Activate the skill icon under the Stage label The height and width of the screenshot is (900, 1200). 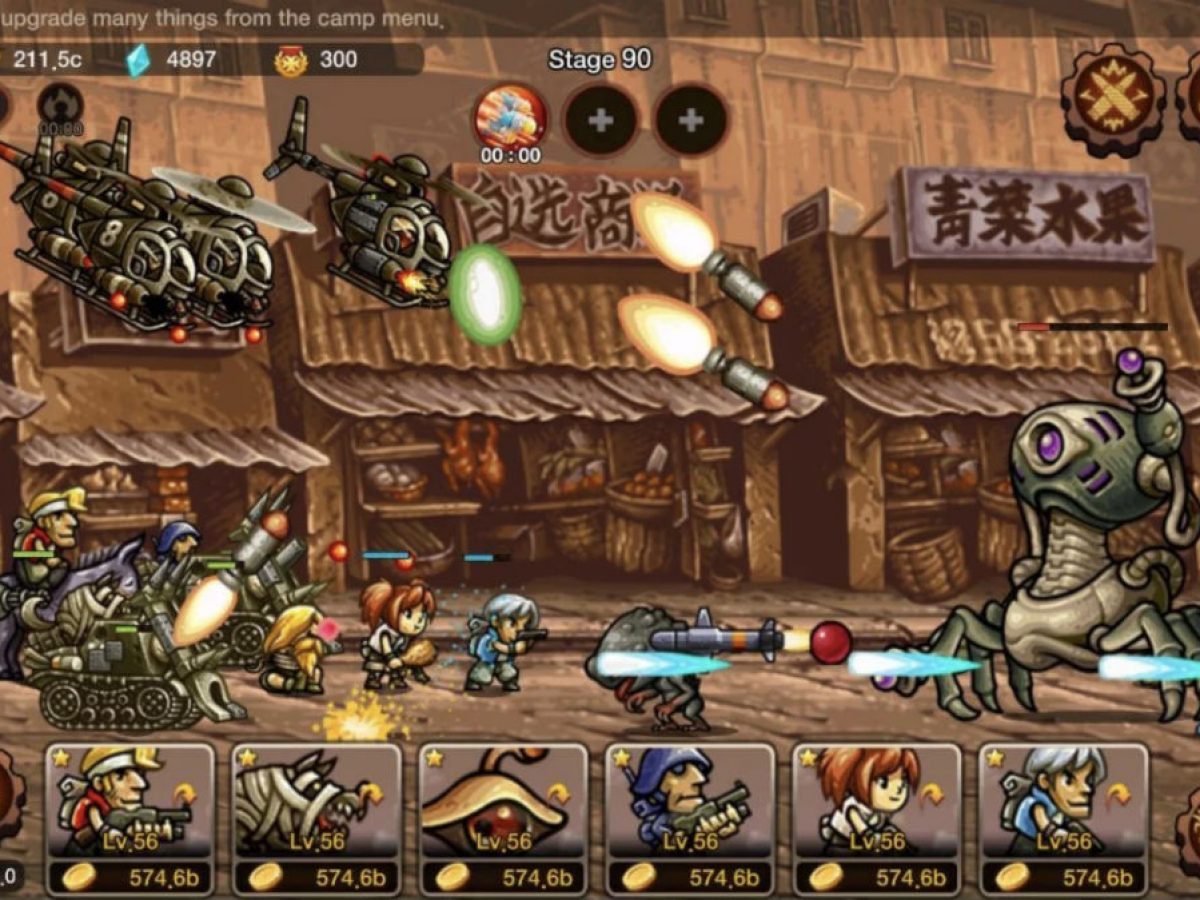tap(510, 117)
